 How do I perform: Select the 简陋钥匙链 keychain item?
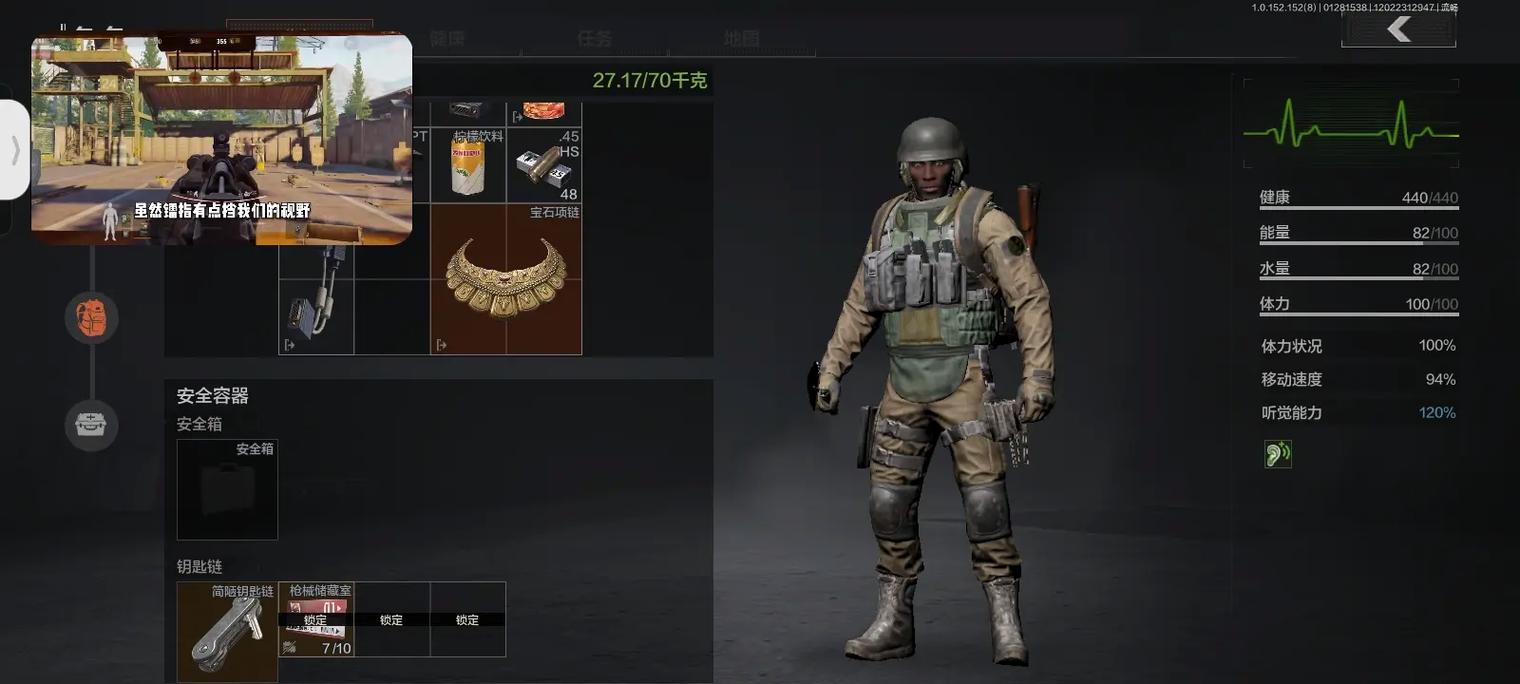(x=227, y=632)
